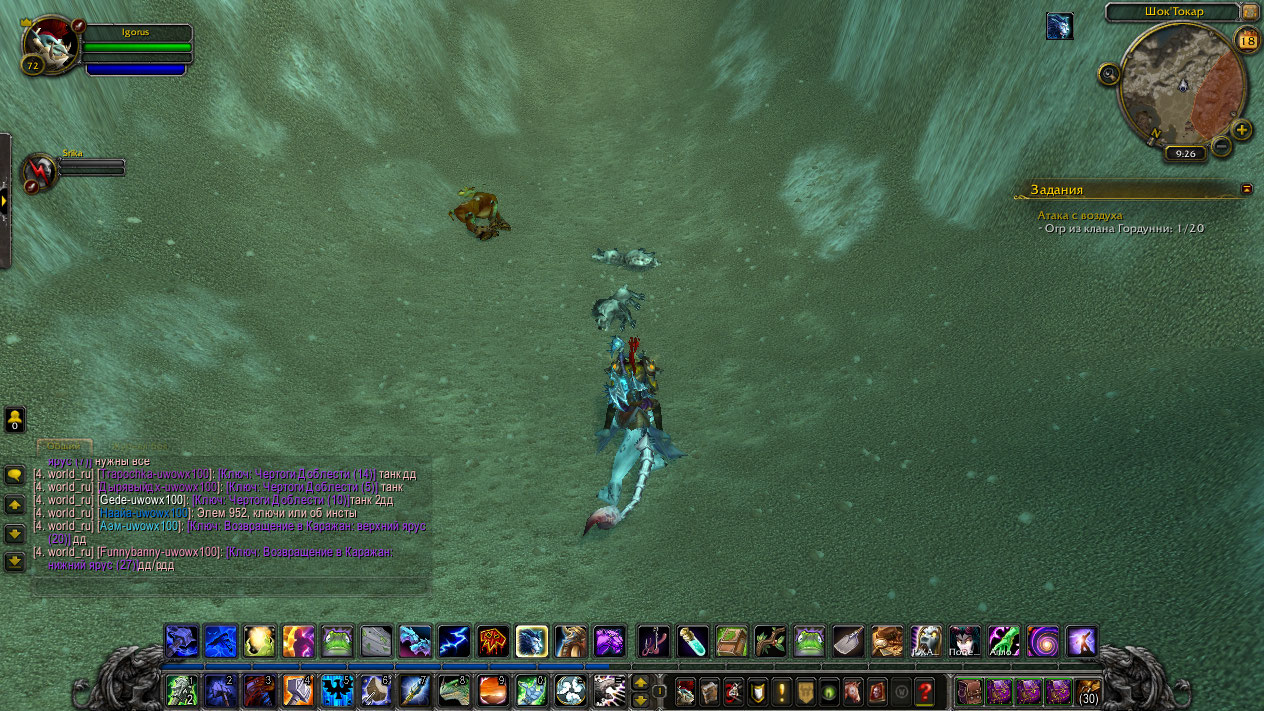1264x711 pixels.
Task: Activate the lightning bolt spell
Action: click(x=454, y=641)
